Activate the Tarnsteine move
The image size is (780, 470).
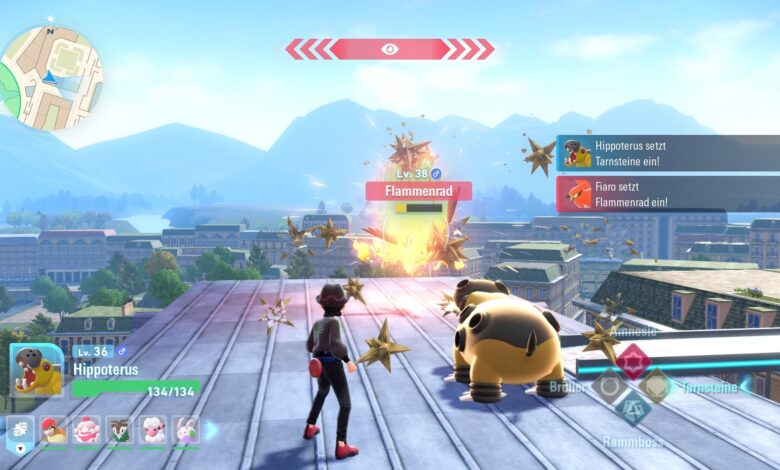click(657, 386)
